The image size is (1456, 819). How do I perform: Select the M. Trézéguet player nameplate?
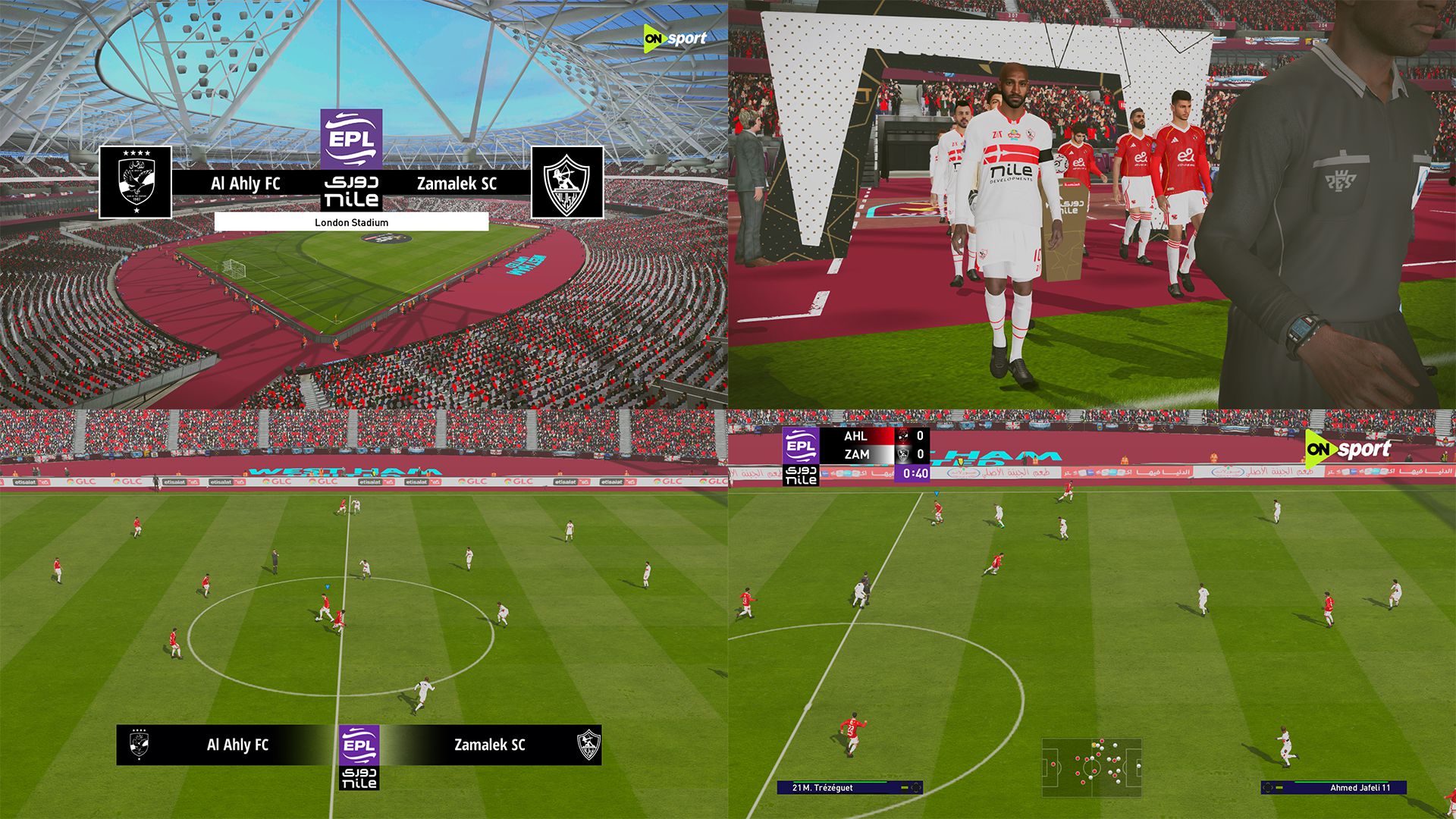click(x=849, y=788)
